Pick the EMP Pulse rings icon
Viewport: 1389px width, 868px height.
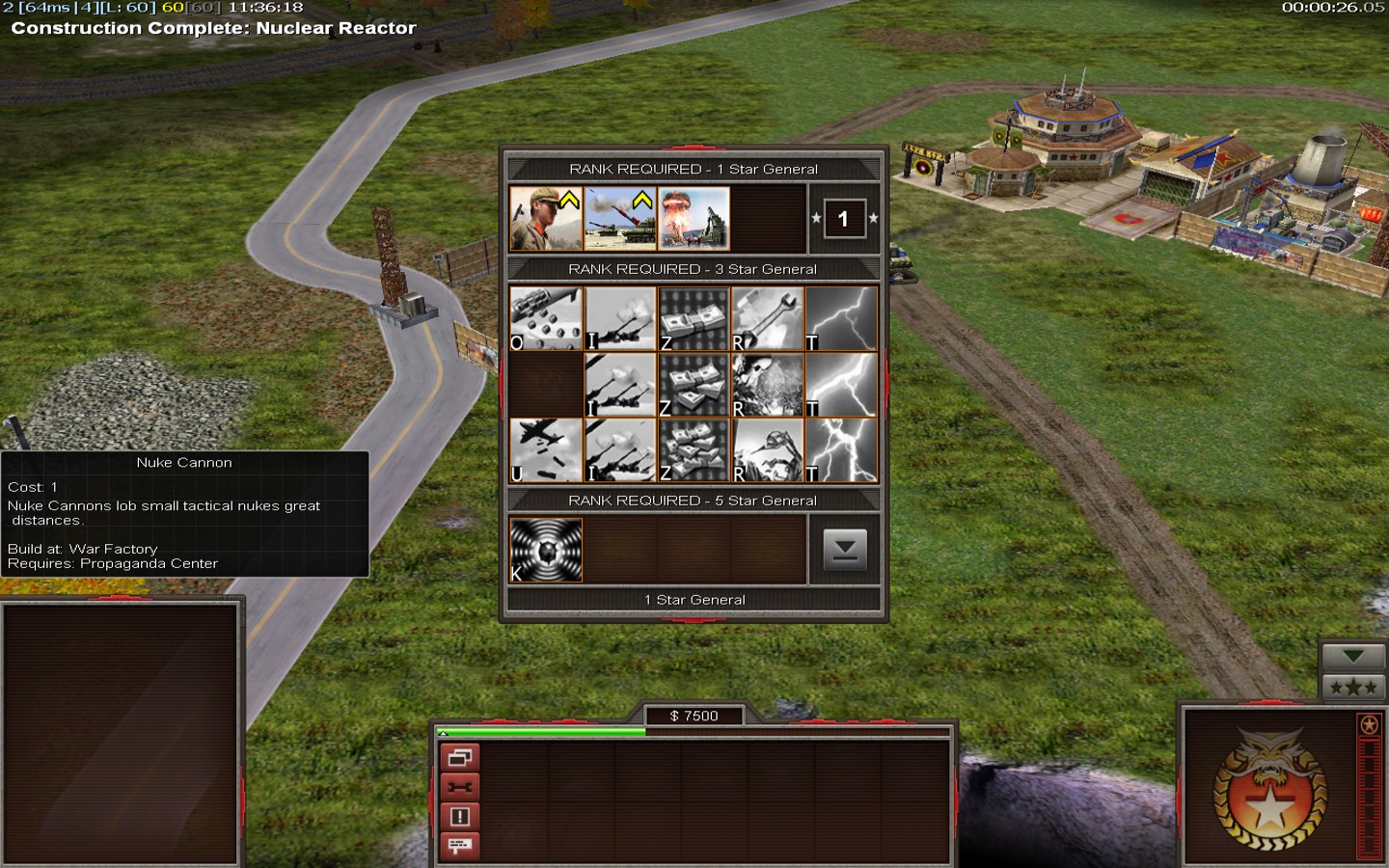click(x=546, y=551)
